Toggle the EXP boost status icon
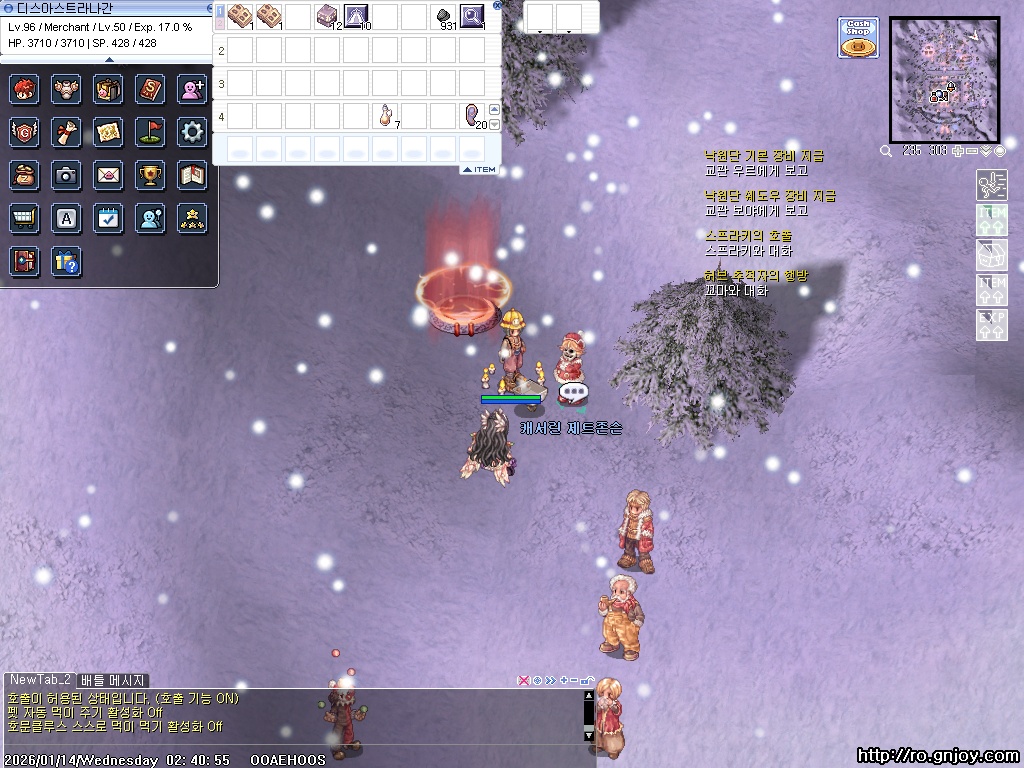 pyautogui.click(x=991, y=324)
